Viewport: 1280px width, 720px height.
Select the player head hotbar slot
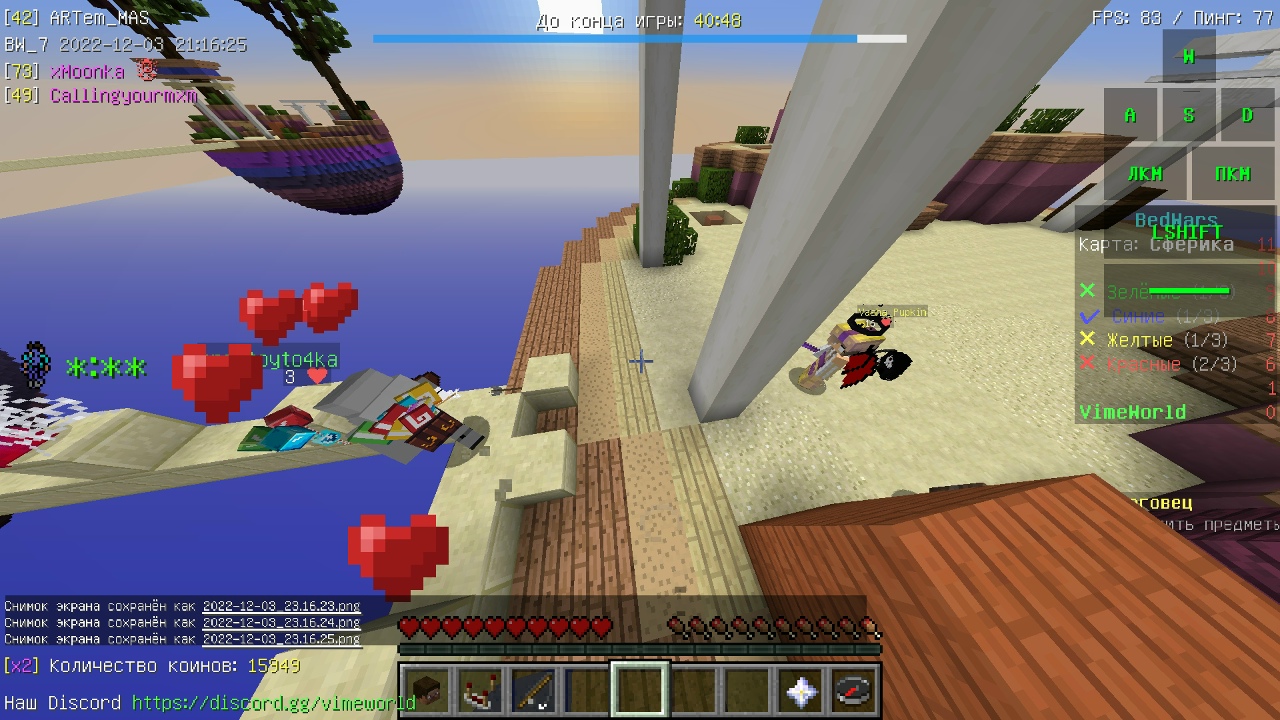coord(424,691)
